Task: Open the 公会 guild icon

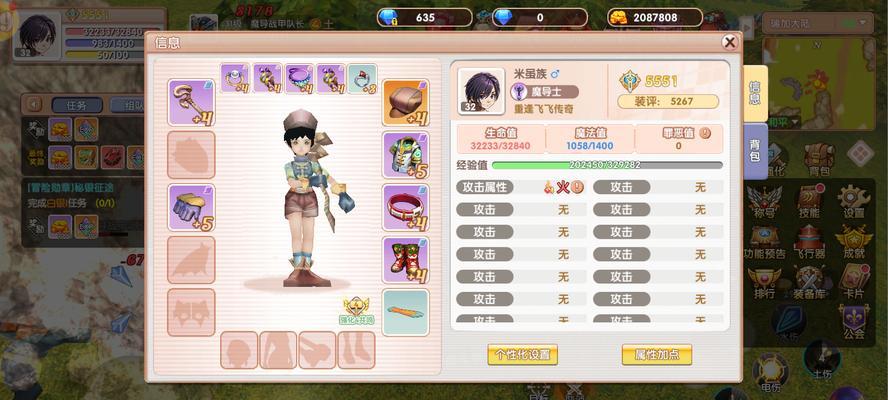Action: 853,320
